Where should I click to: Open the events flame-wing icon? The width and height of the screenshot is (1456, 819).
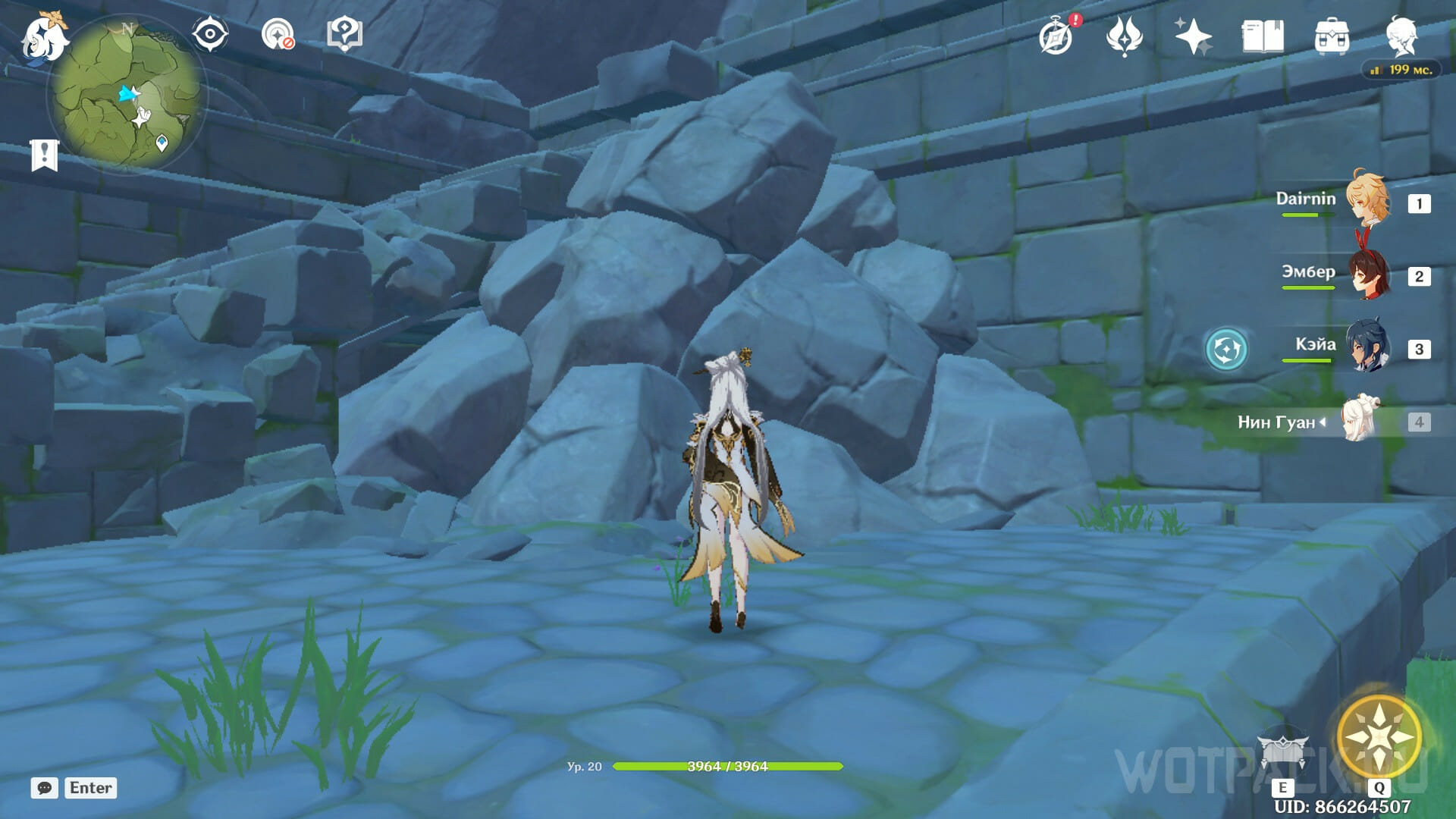(1124, 36)
